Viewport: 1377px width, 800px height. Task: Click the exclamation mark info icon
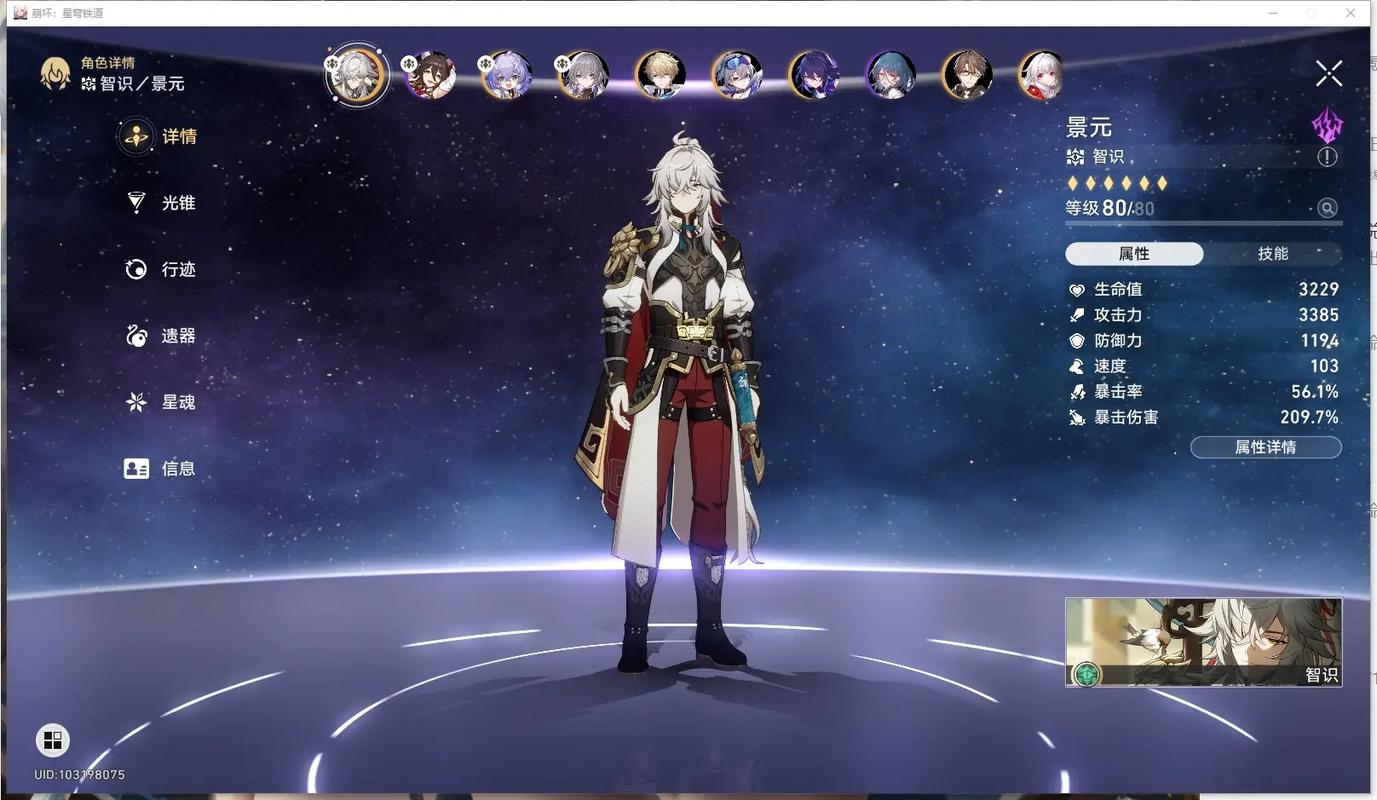(1327, 156)
